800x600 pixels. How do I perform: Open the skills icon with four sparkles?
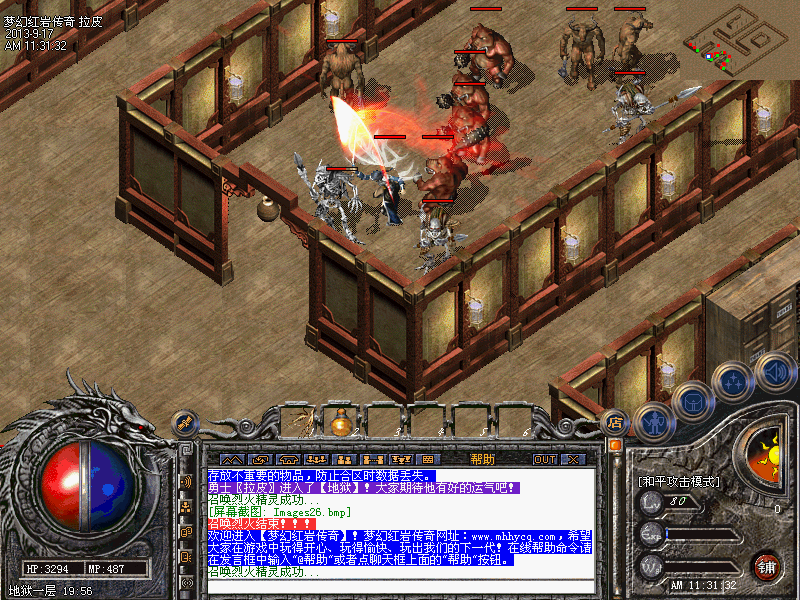point(735,381)
